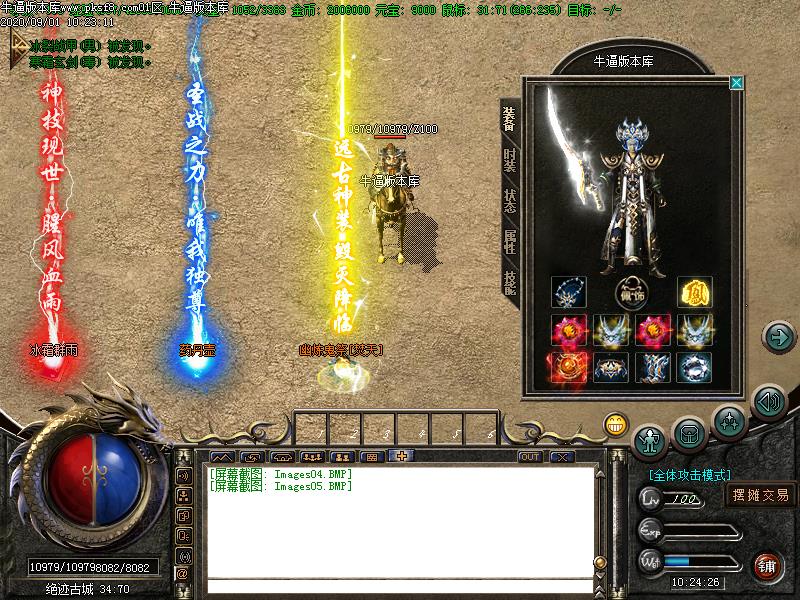800x600 pixels.
Task: Click the round arrow button beside the panel
Action: [x=778, y=337]
